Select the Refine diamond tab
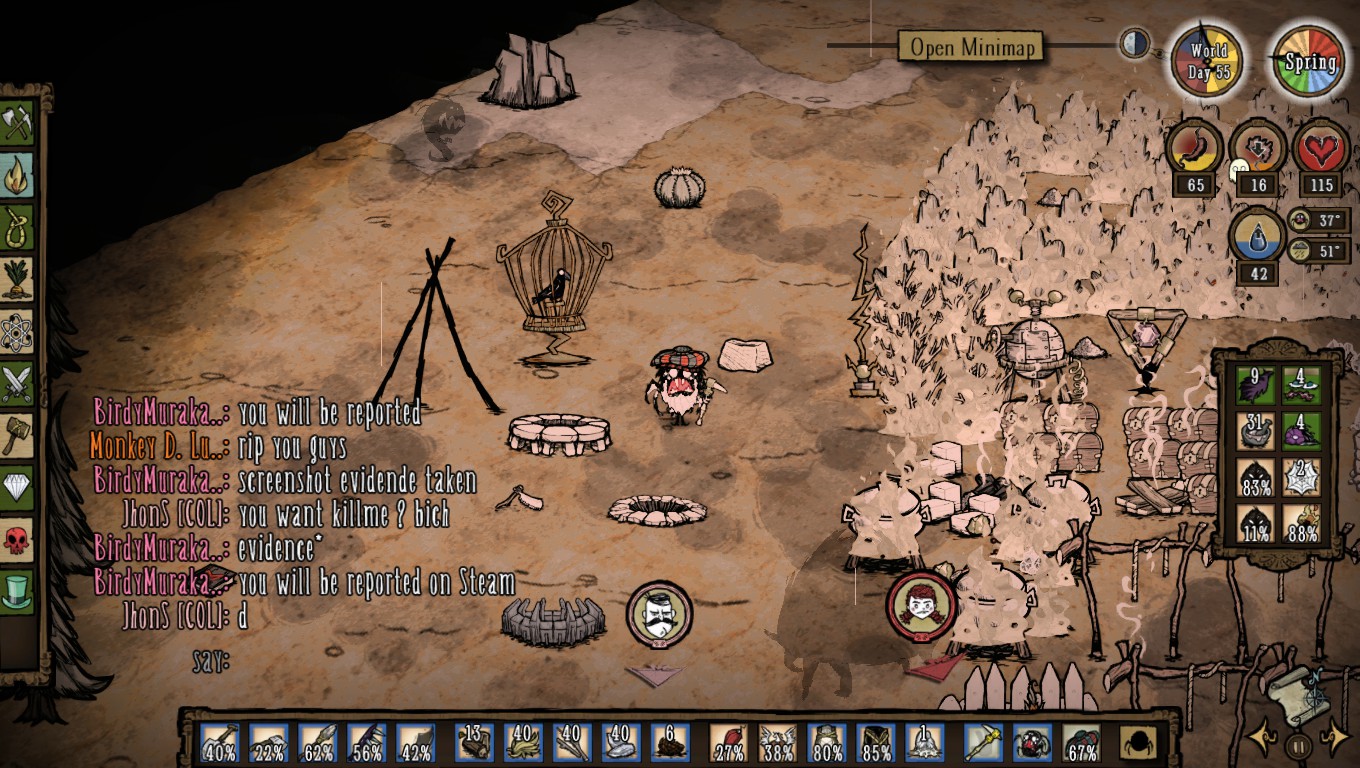The height and width of the screenshot is (768, 1360). click(x=18, y=488)
